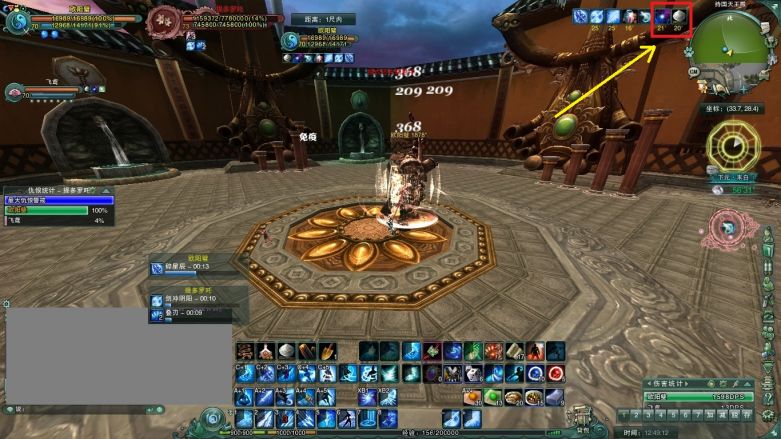Select the green fan skill icon
The width and height of the screenshot is (781, 439).
[473, 351]
